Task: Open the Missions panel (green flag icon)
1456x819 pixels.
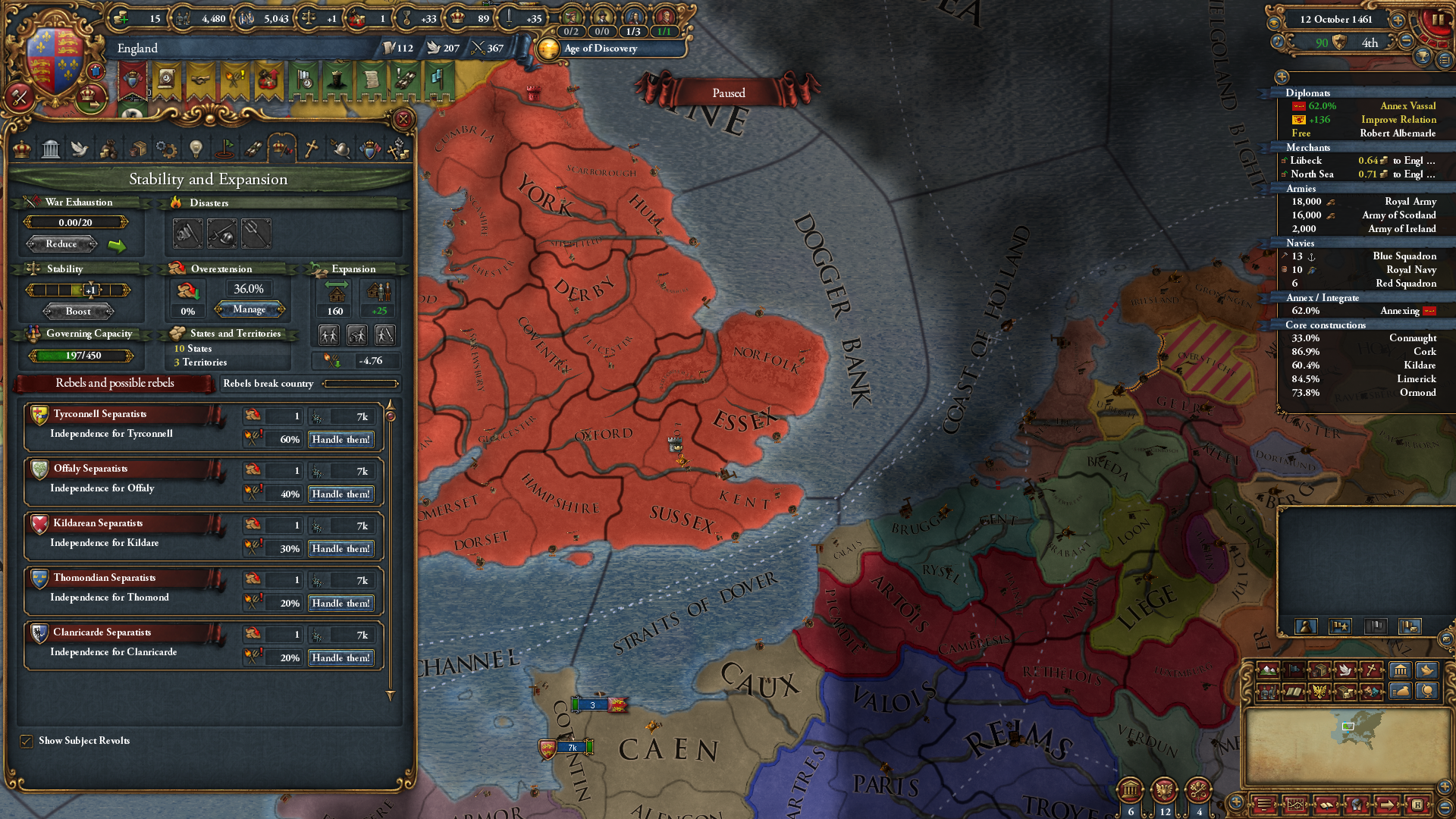Action: click(x=223, y=149)
